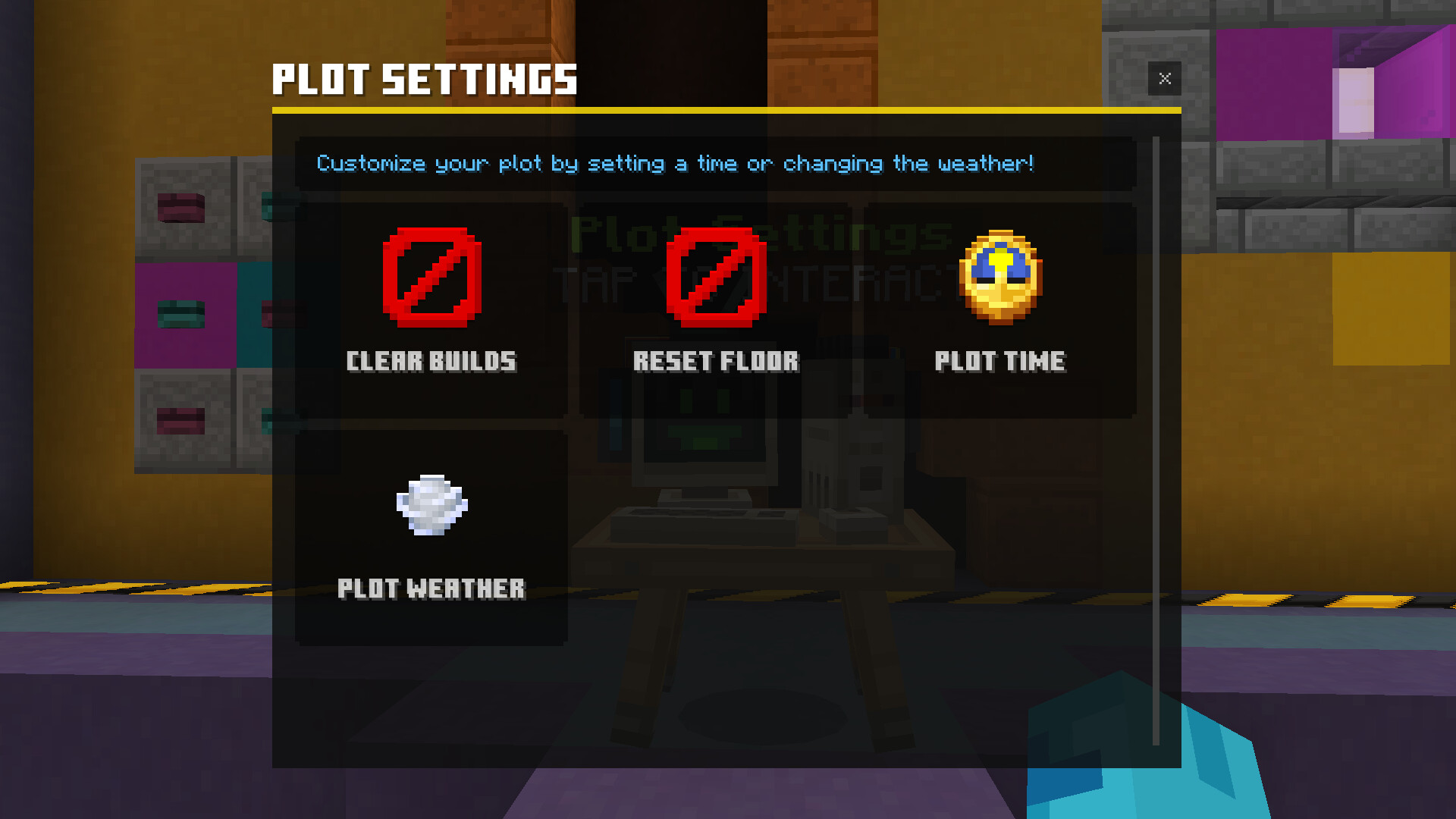This screenshot has width=1456, height=819.
Task: Click the Clear Builds label text
Action: [x=431, y=361]
